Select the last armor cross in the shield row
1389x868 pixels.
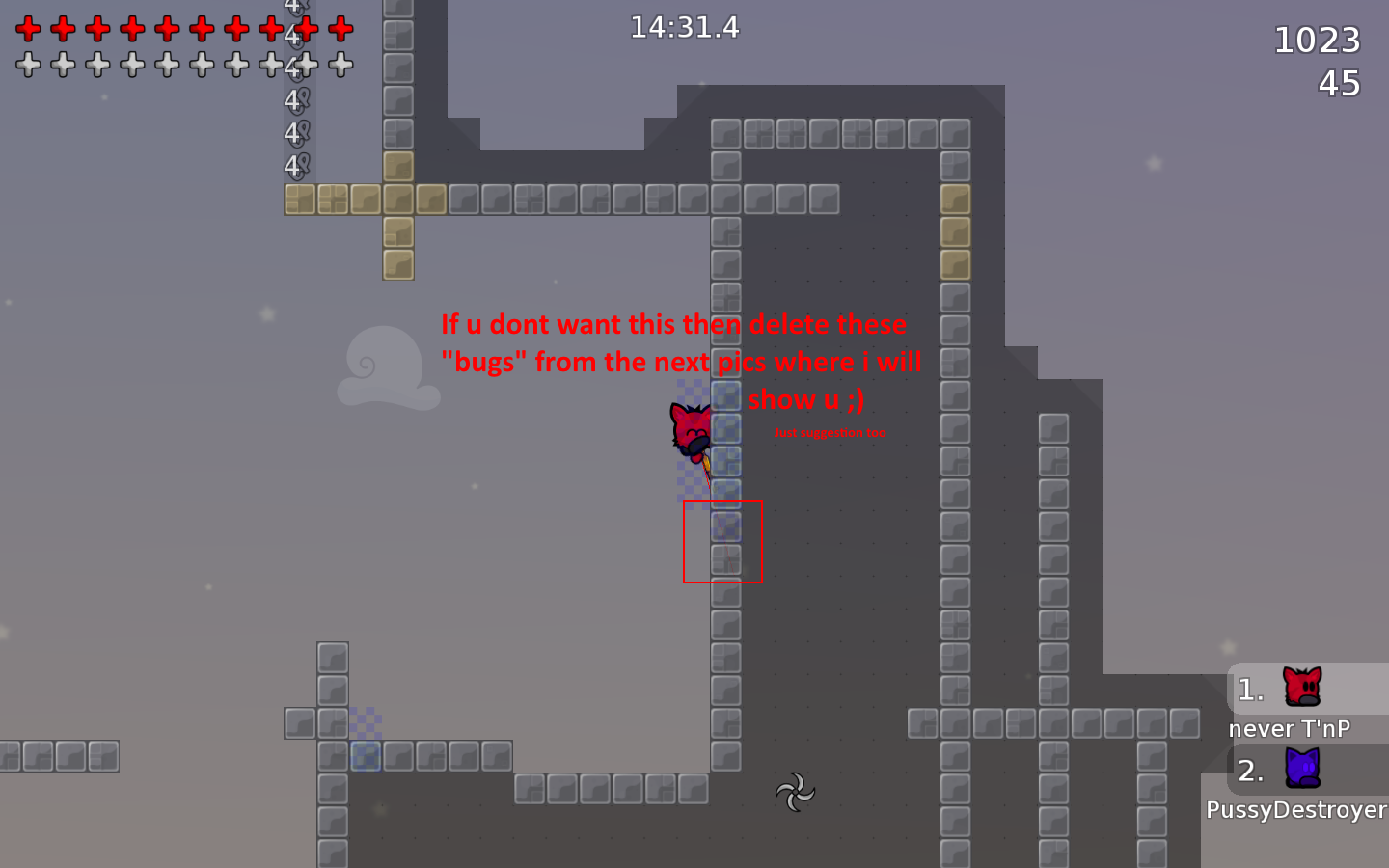point(340,65)
